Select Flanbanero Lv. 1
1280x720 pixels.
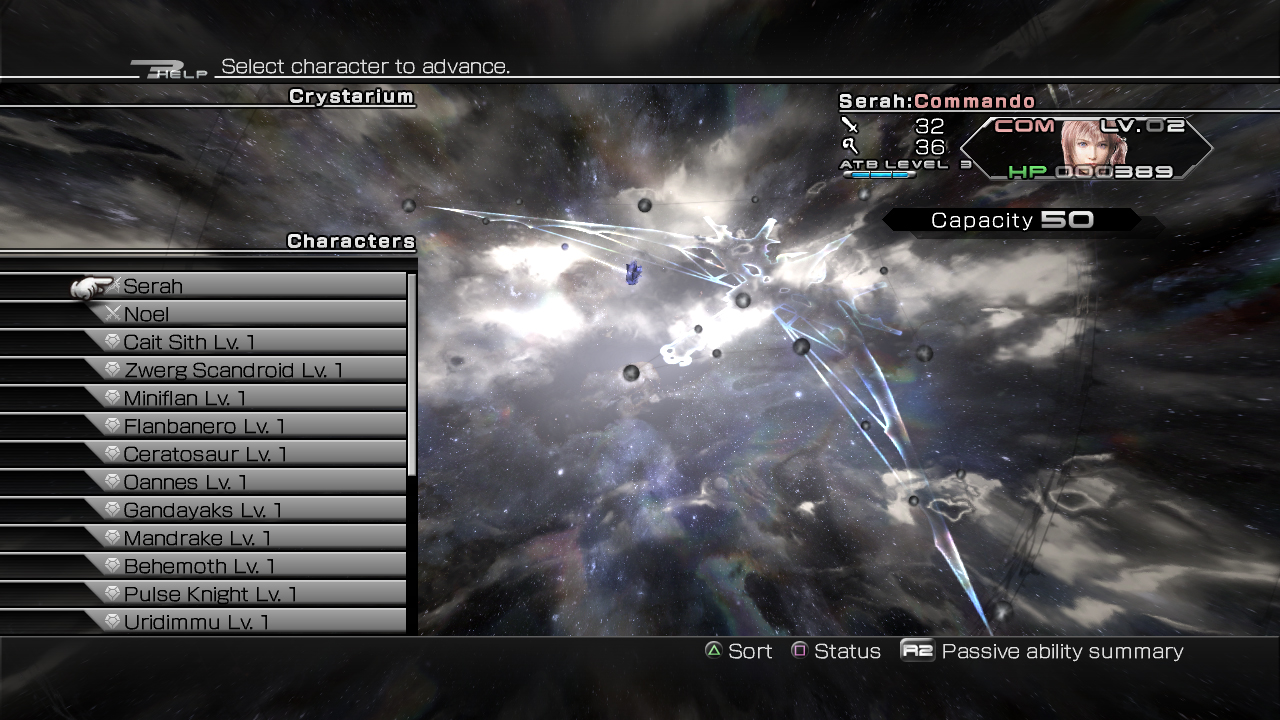click(240, 426)
